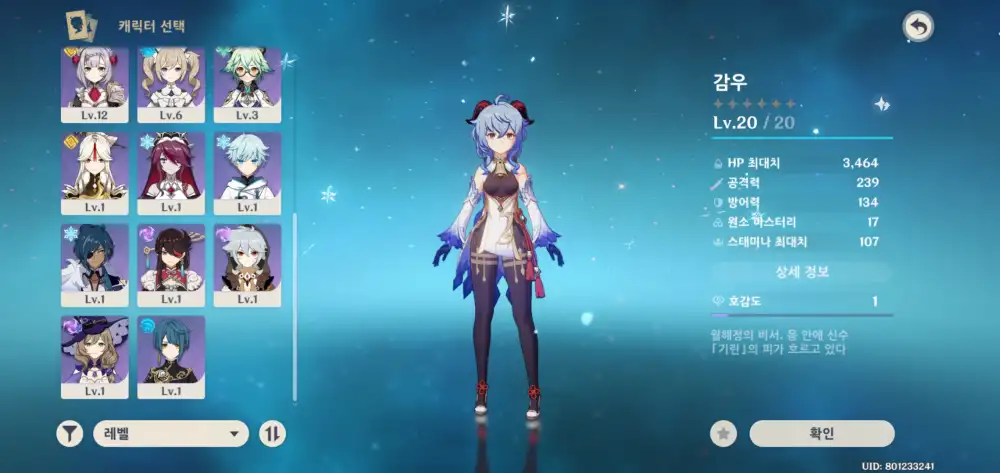Image resolution: width=1000 pixels, height=473 pixels.
Task: Toggle the sort order arrows button
Action: click(272, 433)
